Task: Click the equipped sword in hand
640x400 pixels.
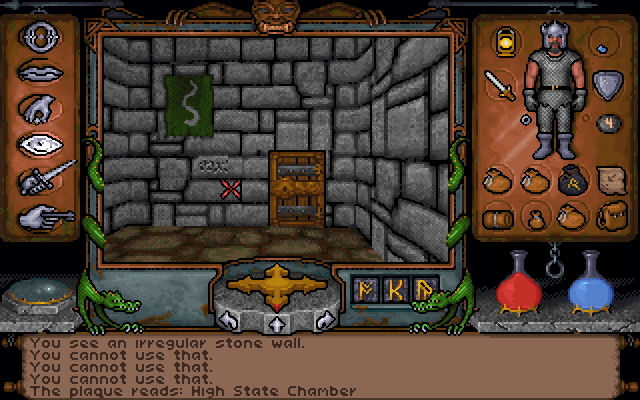Action: pyautogui.click(x=498, y=85)
